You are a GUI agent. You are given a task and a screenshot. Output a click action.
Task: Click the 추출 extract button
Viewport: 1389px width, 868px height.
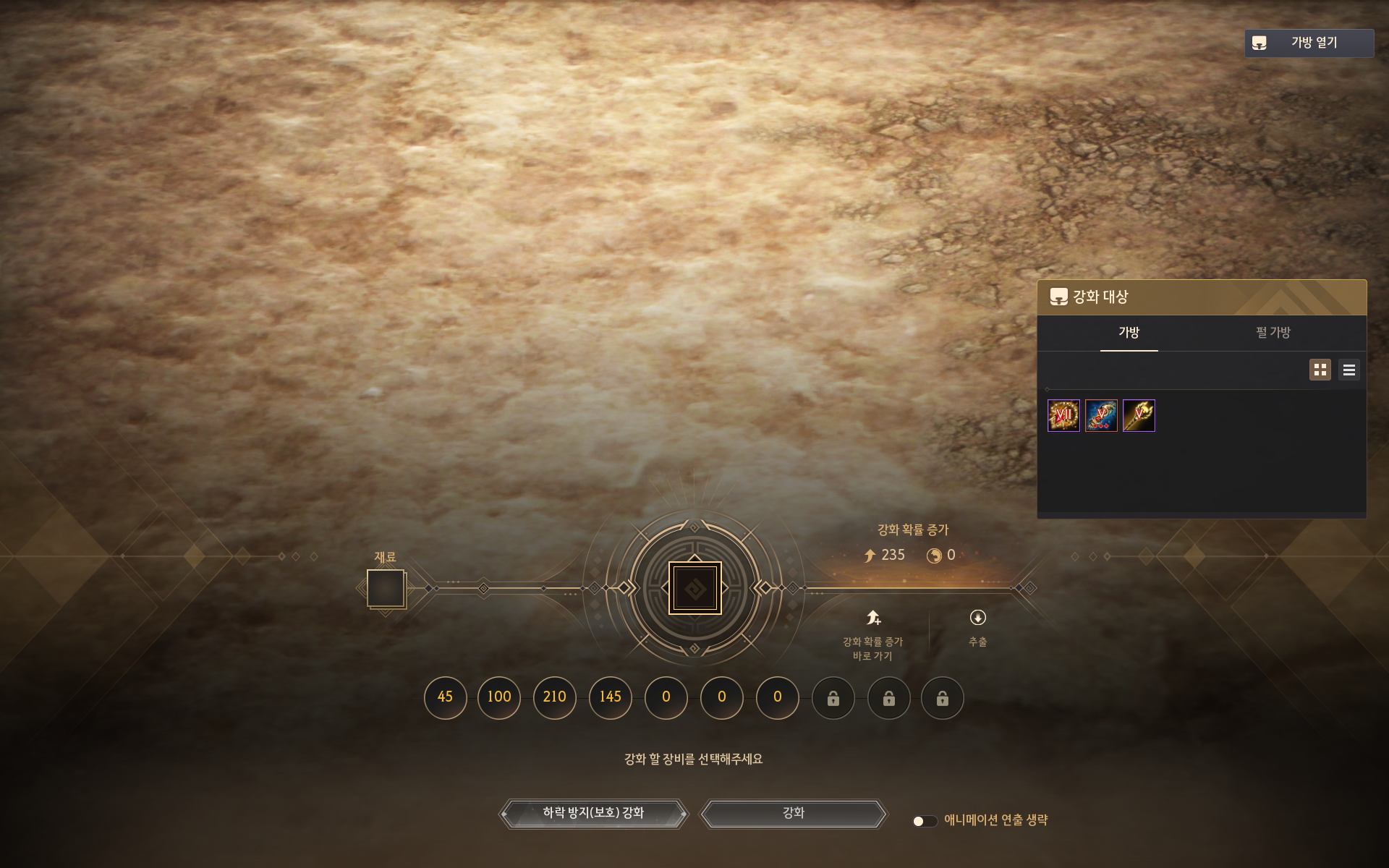[x=977, y=626]
